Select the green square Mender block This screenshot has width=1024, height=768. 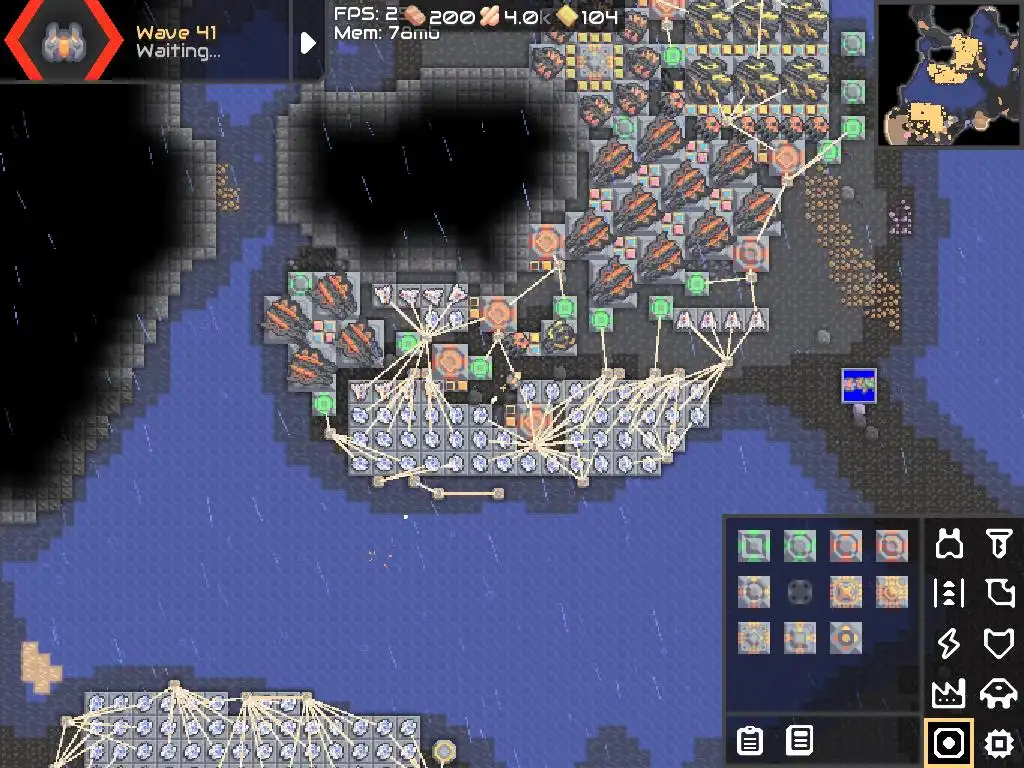coord(752,546)
